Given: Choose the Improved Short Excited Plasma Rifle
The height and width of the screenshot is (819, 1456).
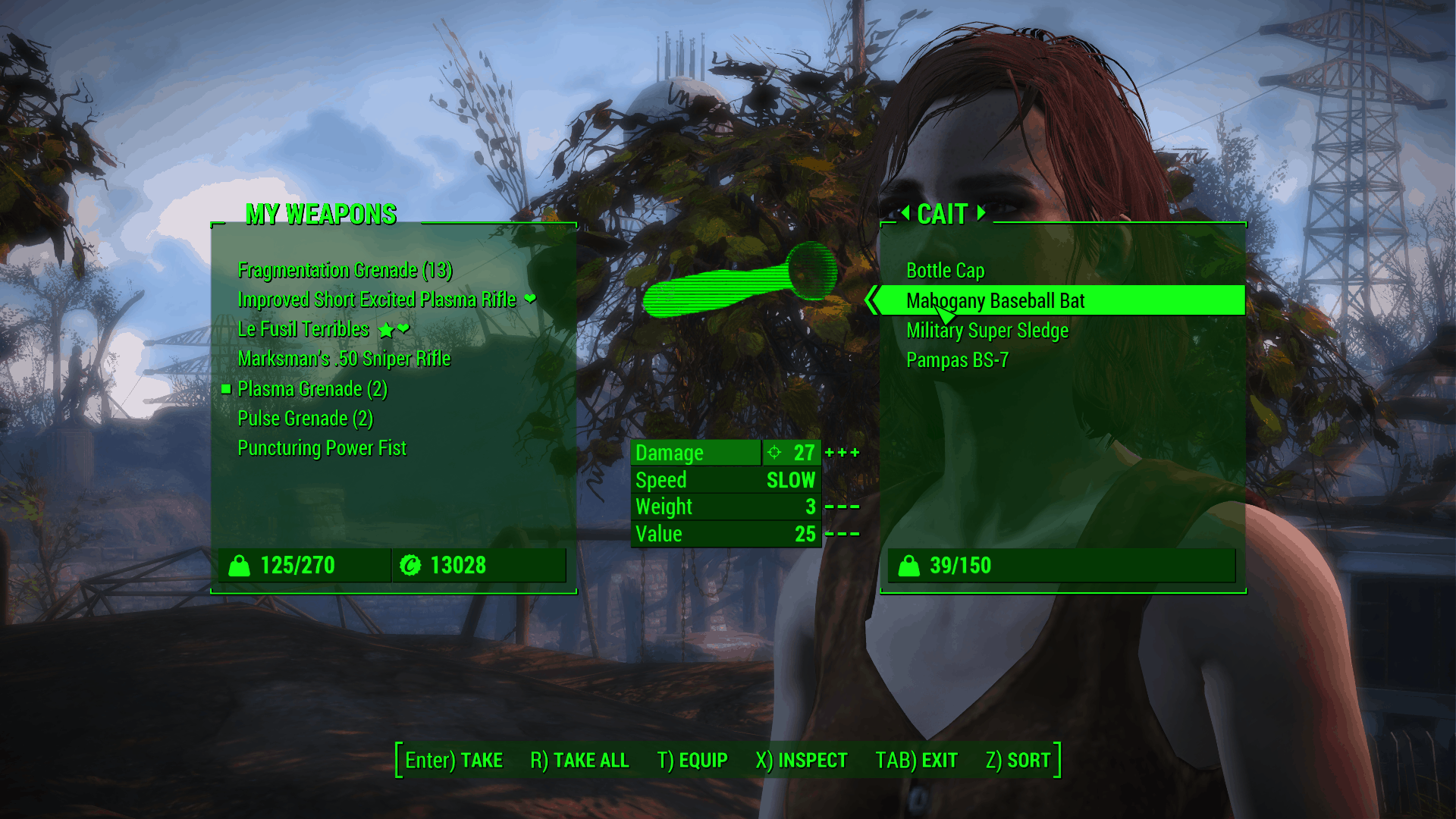Looking at the screenshot, I should click(x=376, y=300).
